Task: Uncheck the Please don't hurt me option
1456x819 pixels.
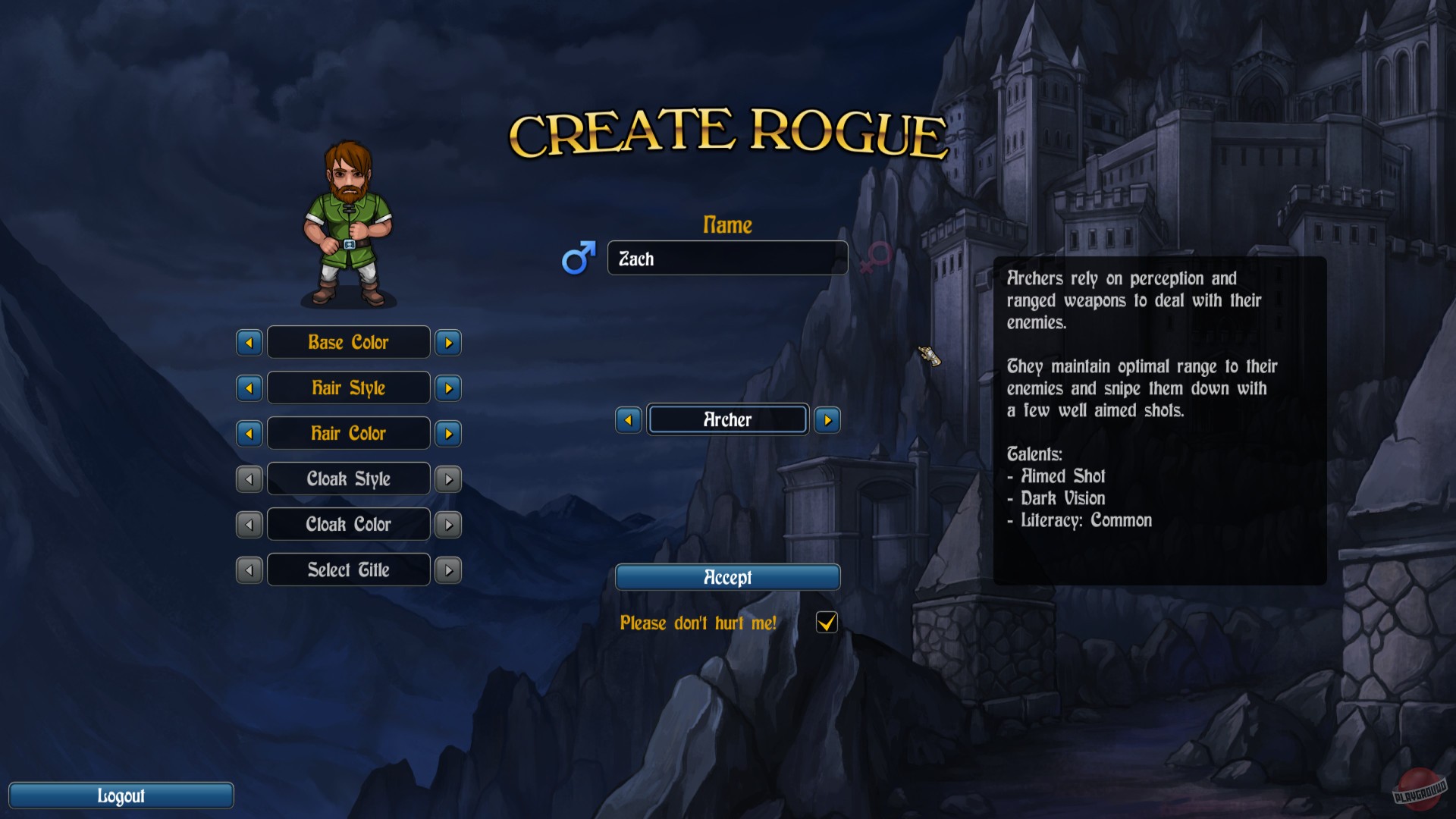Action: coord(826,623)
